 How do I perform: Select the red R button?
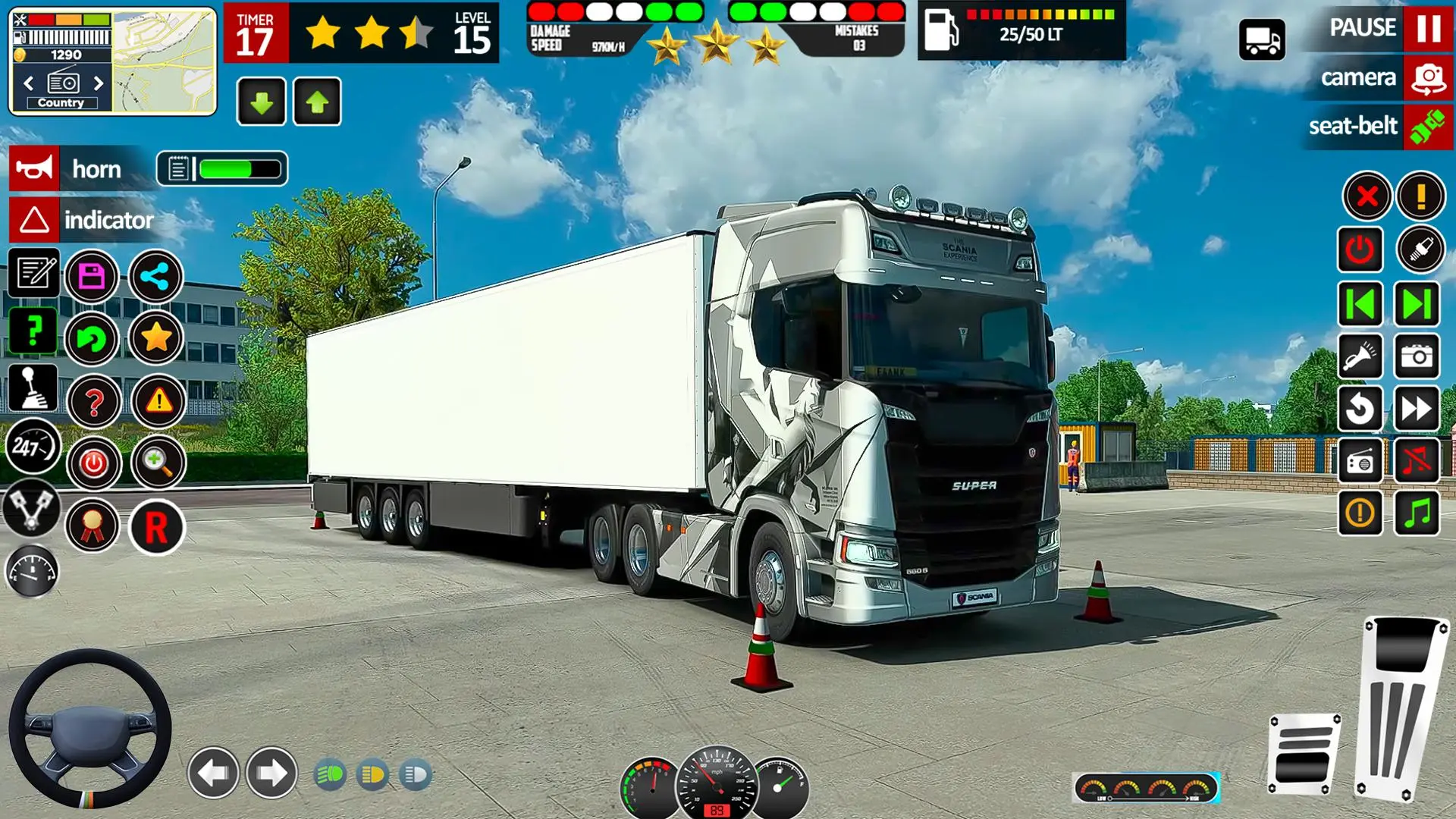click(156, 526)
